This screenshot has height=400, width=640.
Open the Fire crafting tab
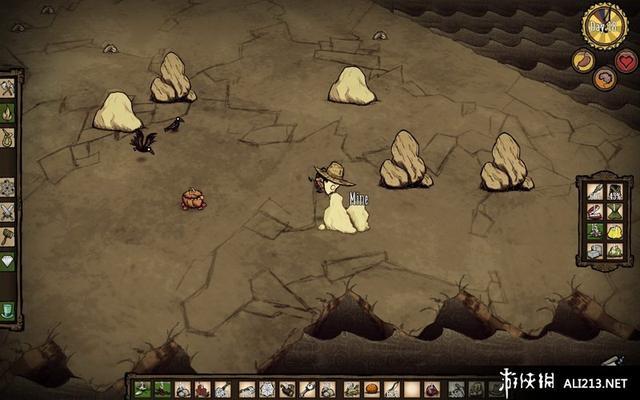click(x=7, y=113)
